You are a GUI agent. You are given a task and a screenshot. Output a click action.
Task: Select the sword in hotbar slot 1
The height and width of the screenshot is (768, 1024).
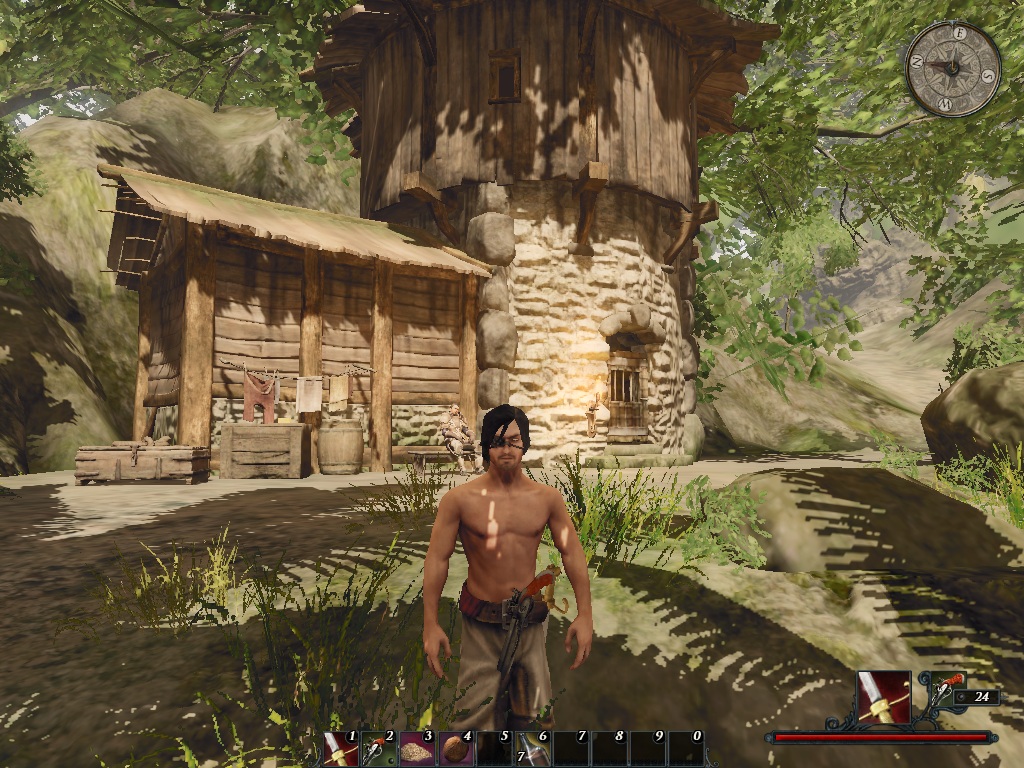(340, 748)
